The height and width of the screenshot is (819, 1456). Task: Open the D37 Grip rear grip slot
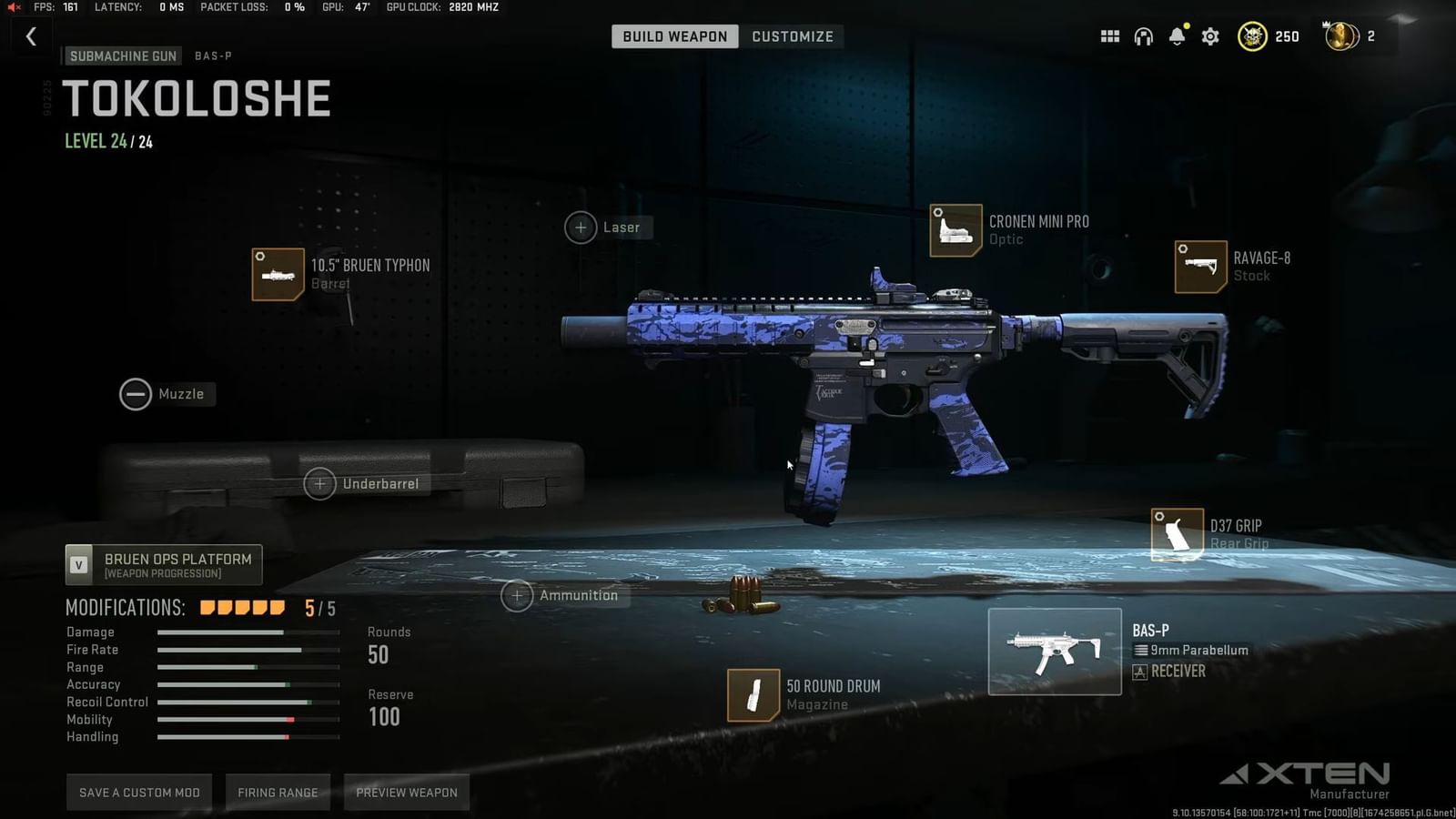point(1176,534)
